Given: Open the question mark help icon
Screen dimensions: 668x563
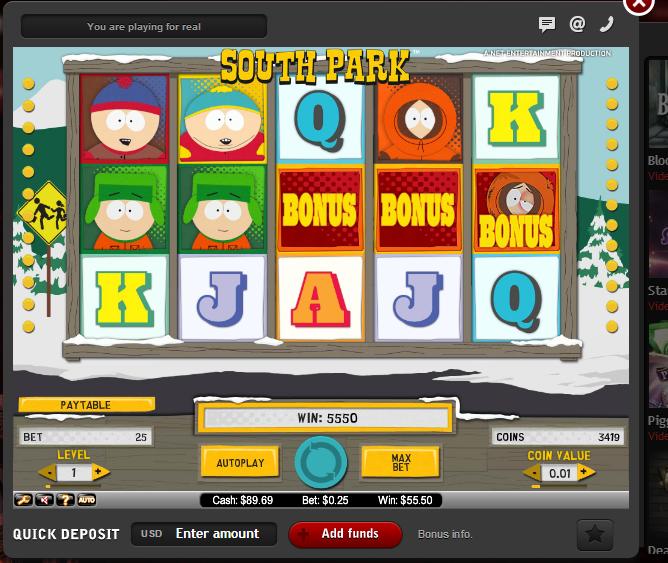Looking at the screenshot, I should pos(65,499).
